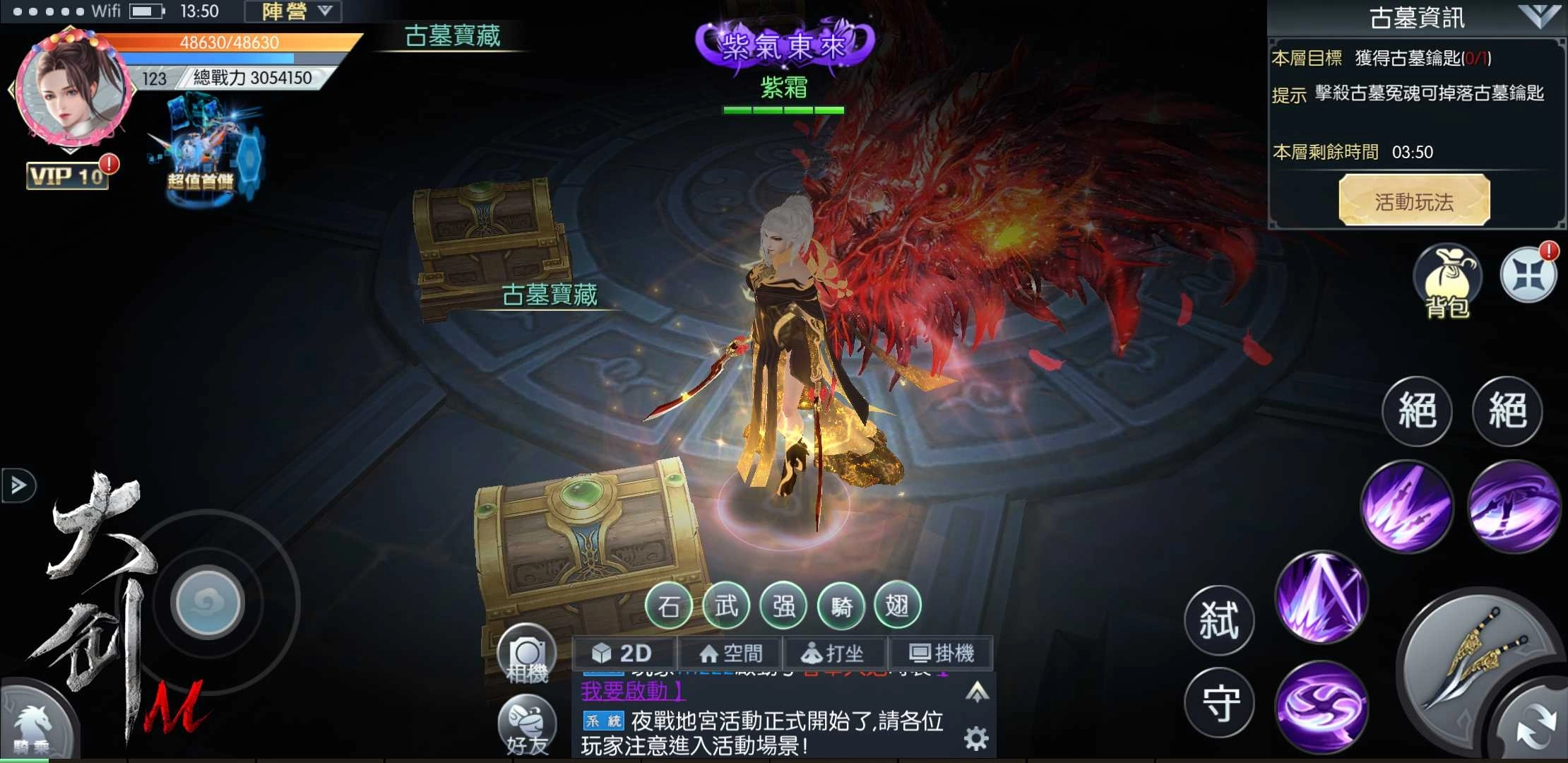Activate 掛機 auto-battle mode

(x=943, y=652)
